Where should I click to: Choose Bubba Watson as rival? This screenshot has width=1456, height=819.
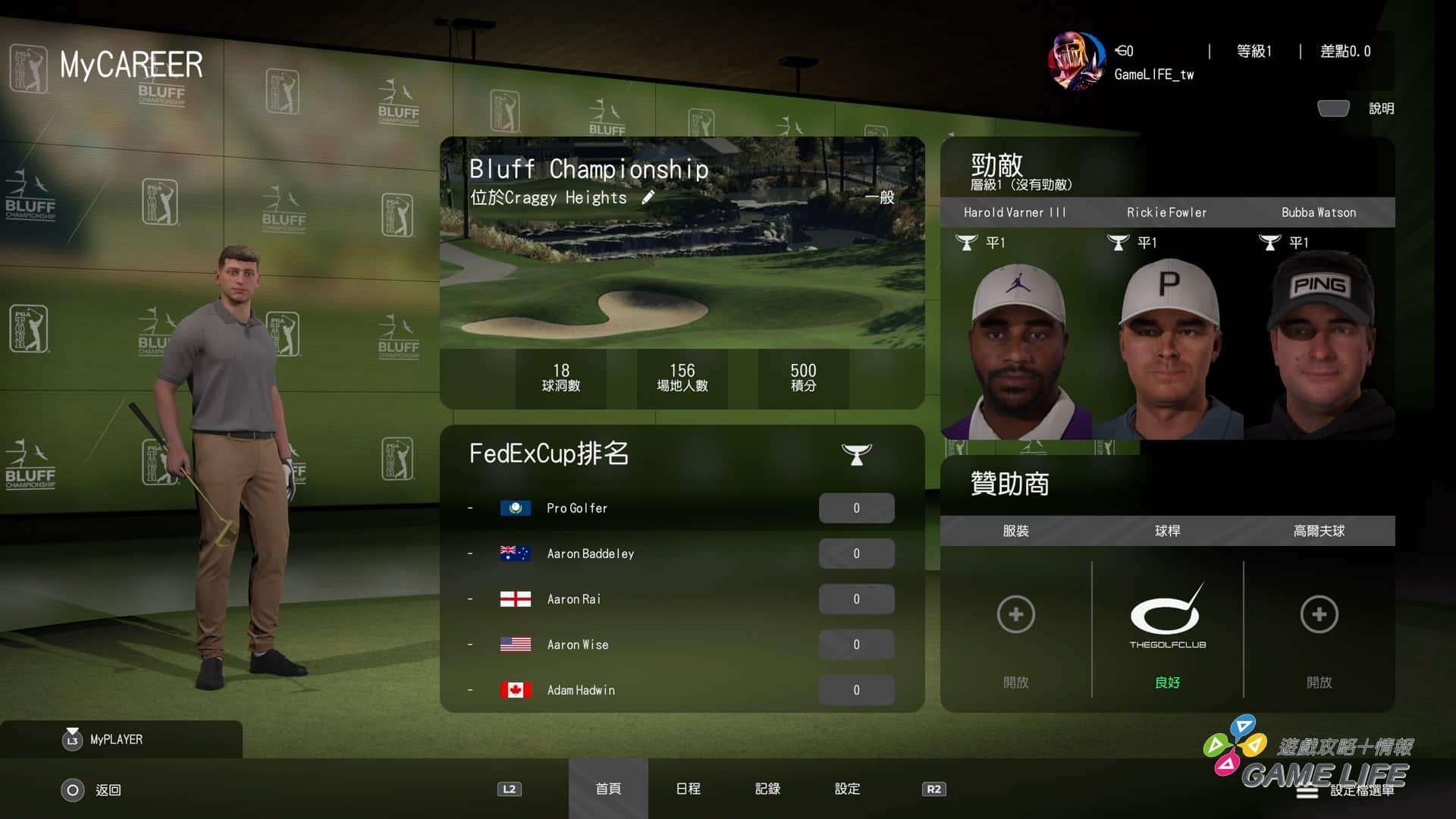[x=1319, y=334]
